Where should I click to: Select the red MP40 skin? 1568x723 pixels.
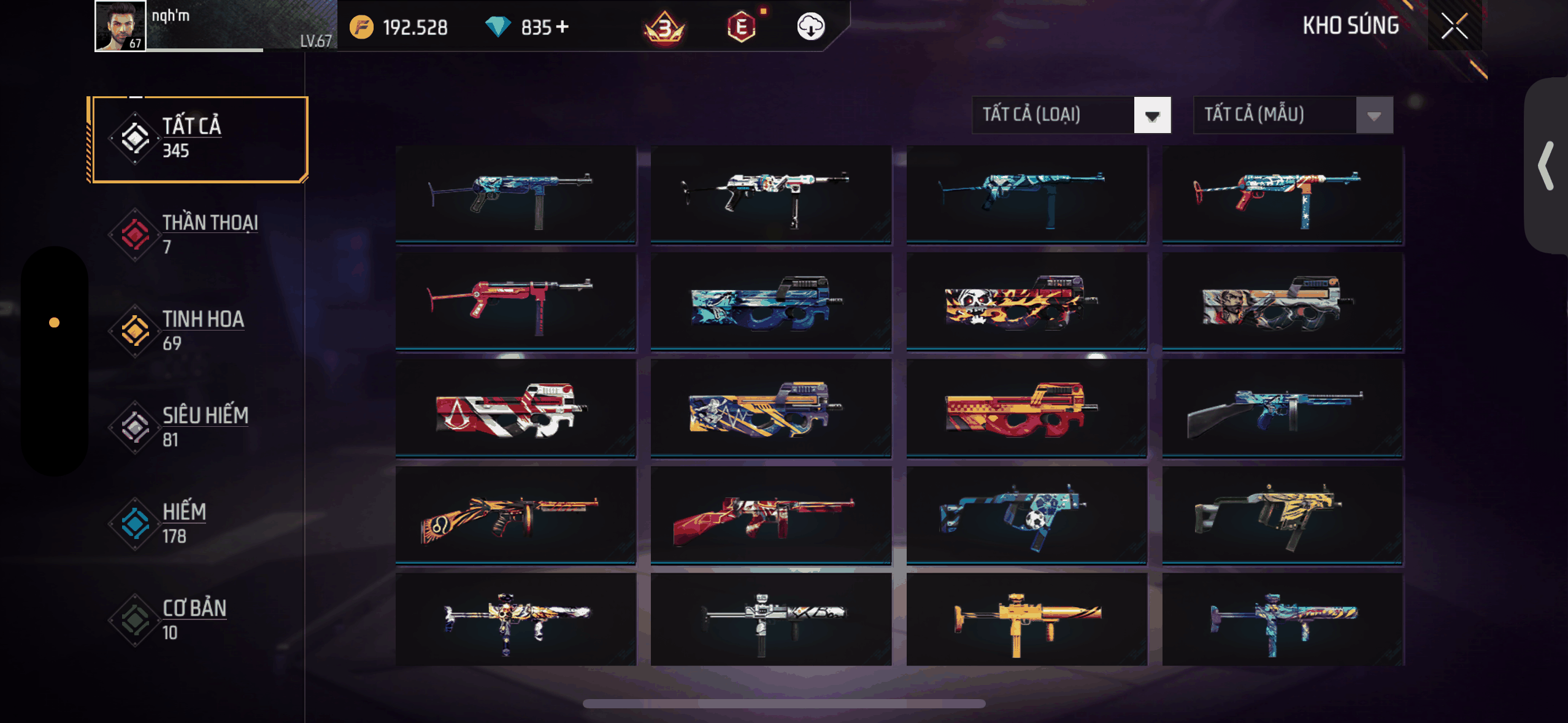pyautogui.click(x=515, y=302)
